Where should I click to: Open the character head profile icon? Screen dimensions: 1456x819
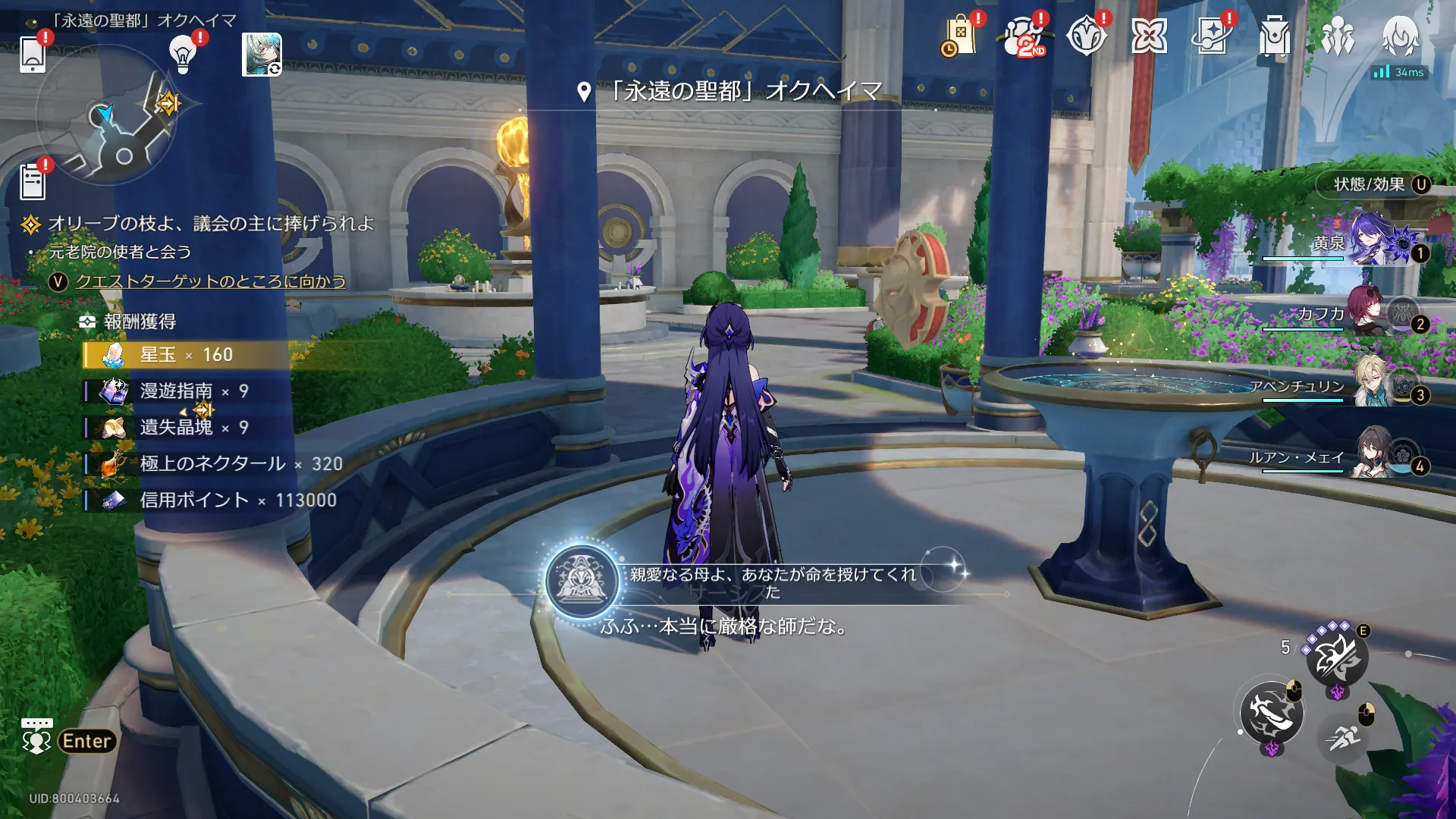pos(1400,36)
